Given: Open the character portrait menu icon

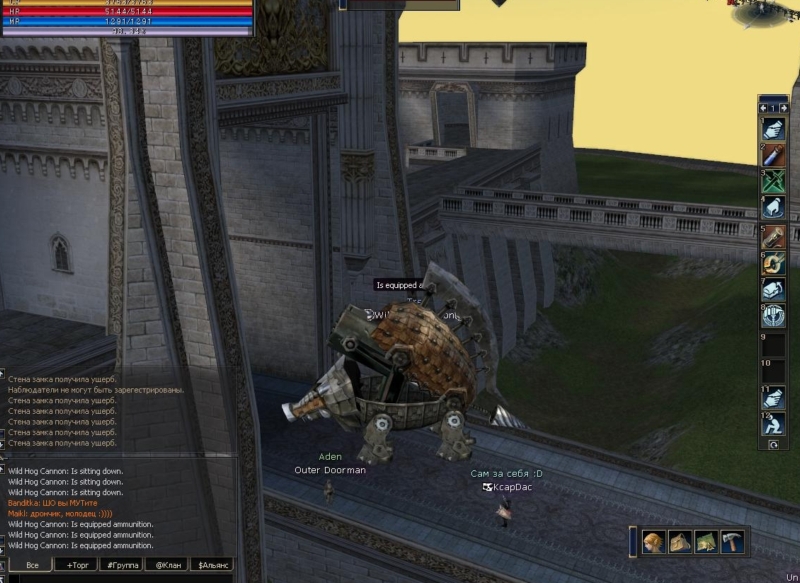Looking at the screenshot, I should [x=654, y=541].
